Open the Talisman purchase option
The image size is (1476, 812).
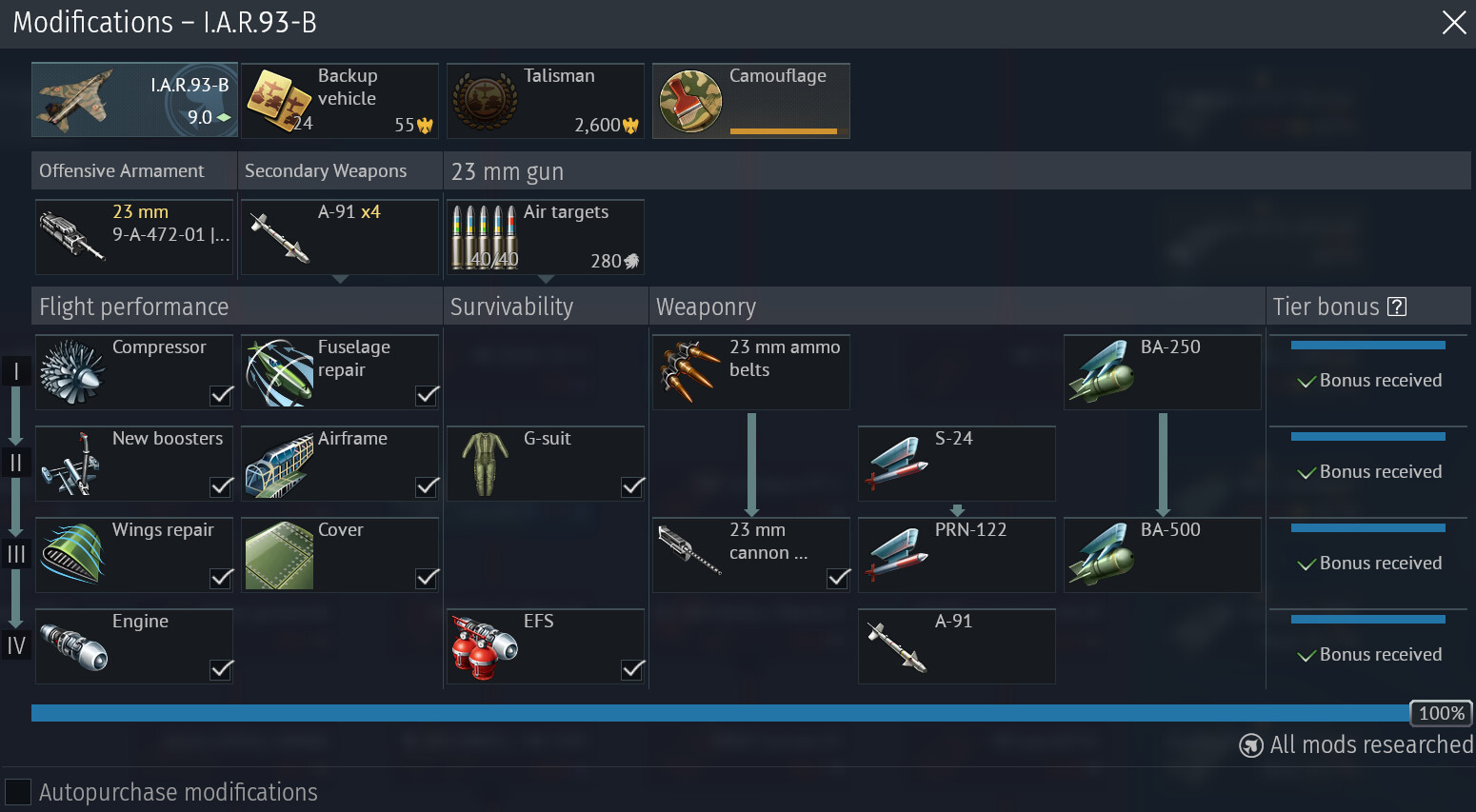pyautogui.click(x=545, y=101)
